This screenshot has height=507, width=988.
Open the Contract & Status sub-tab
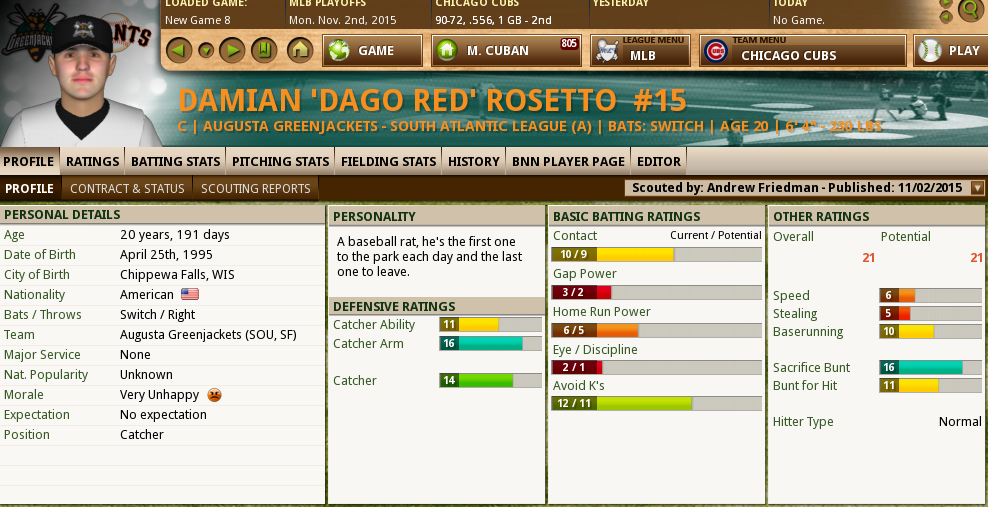(127, 188)
